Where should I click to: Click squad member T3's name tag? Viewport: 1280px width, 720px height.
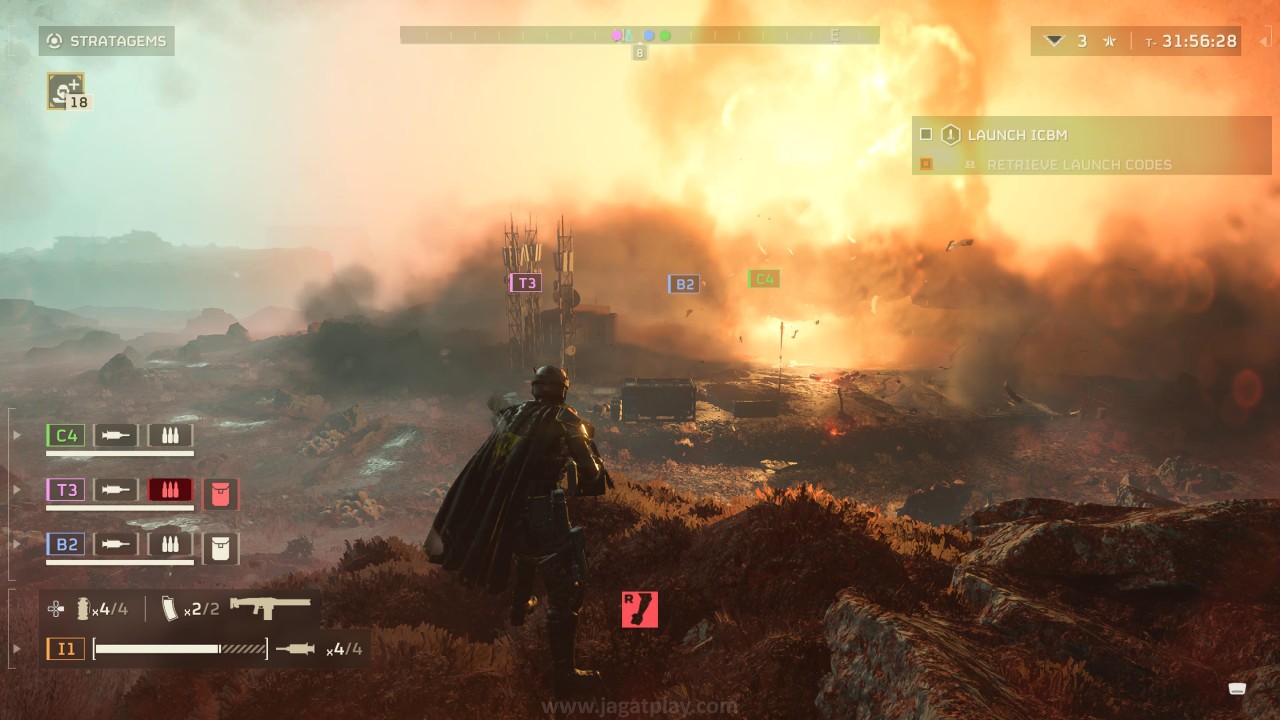66,490
